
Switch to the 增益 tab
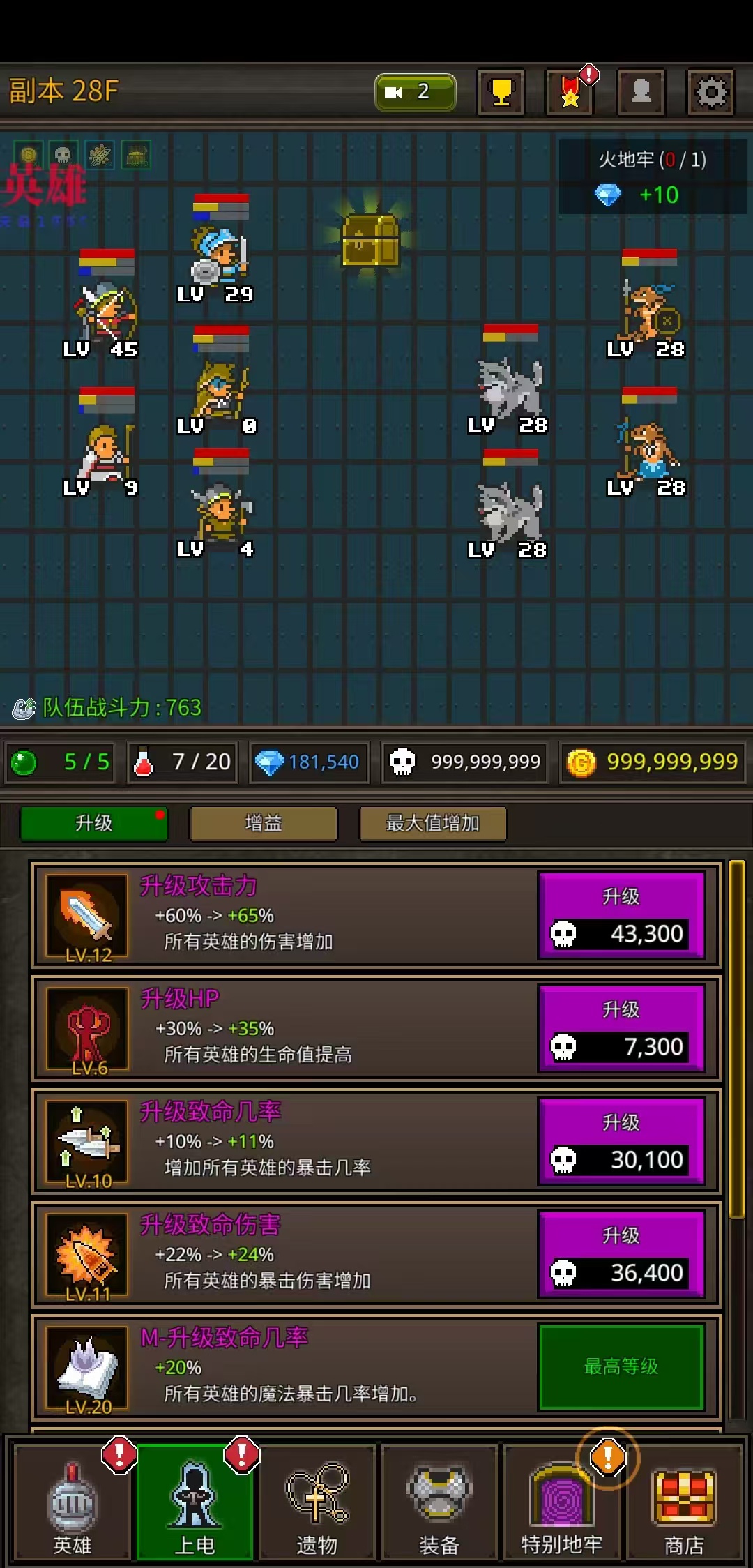pyautogui.click(x=264, y=823)
